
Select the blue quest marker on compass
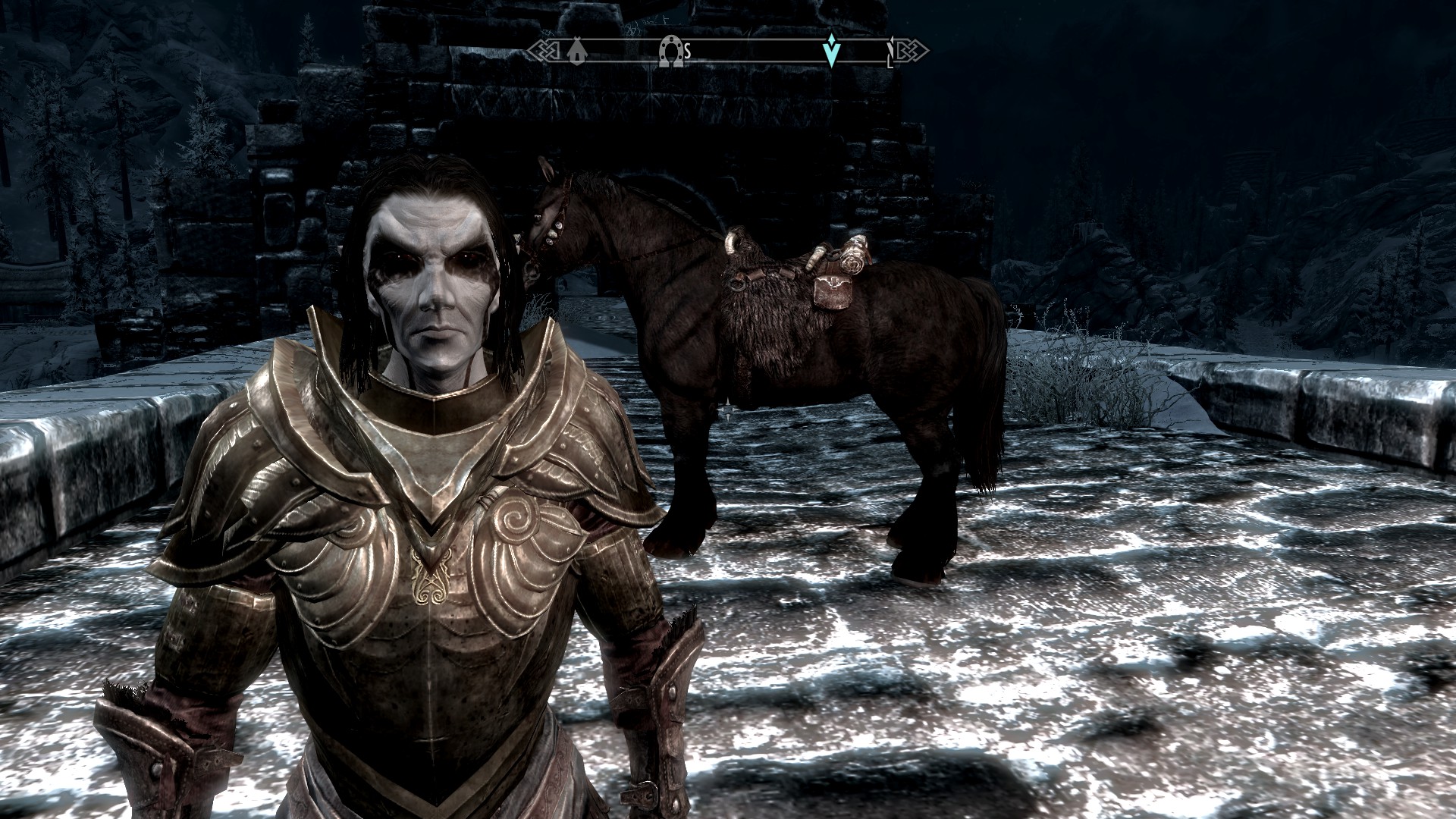pos(832,51)
